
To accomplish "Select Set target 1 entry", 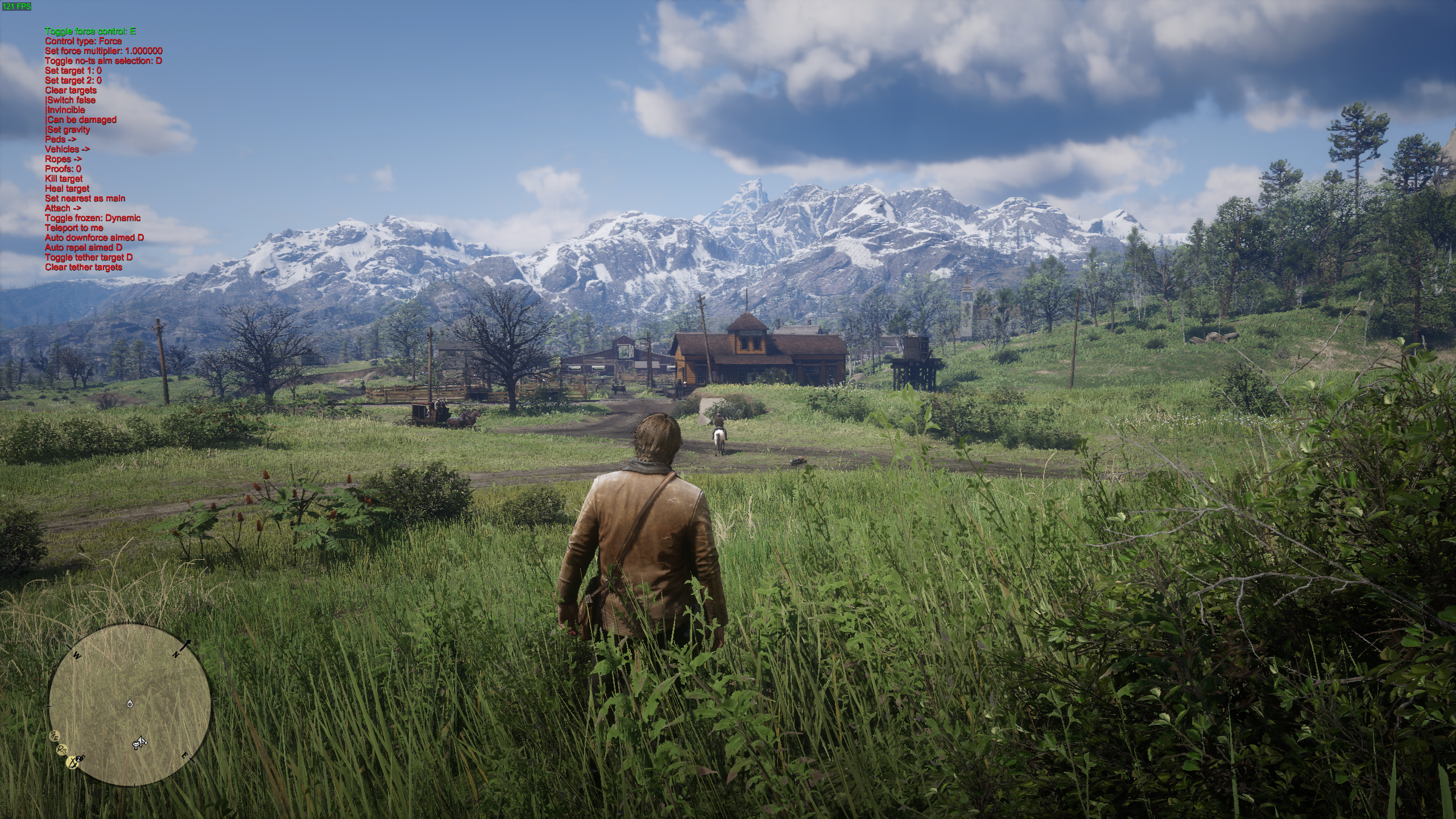I will [73, 71].
